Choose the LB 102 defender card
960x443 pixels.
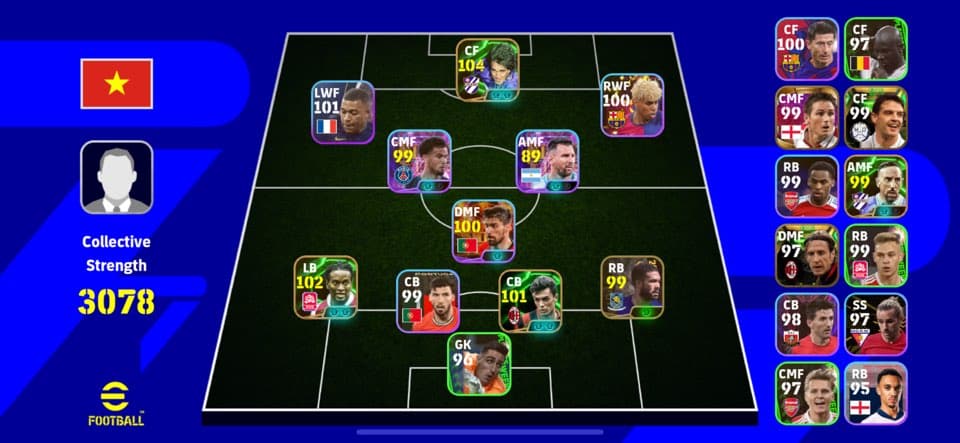click(x=325, y=288)
